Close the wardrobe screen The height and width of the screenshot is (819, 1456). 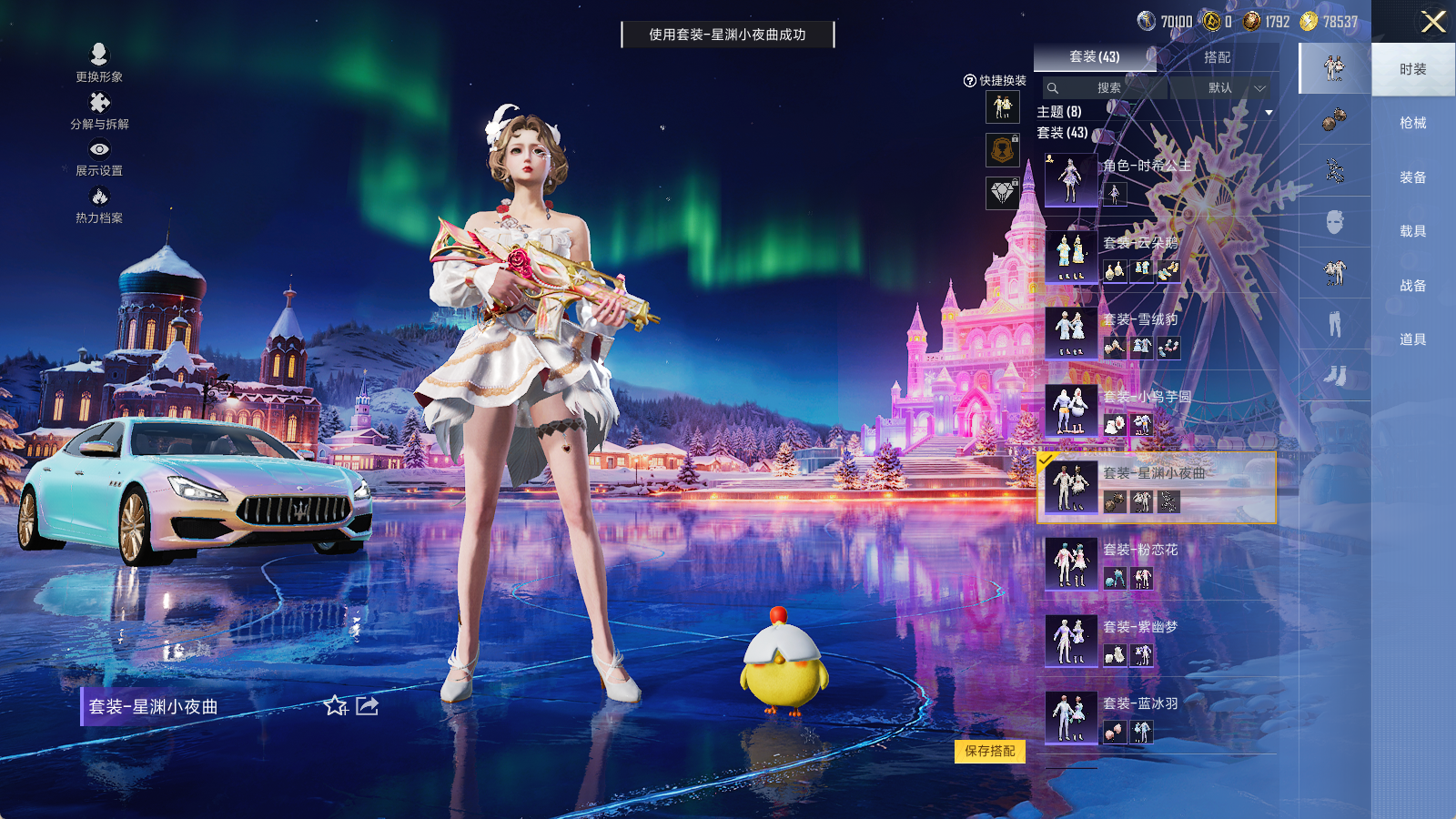1433,22
